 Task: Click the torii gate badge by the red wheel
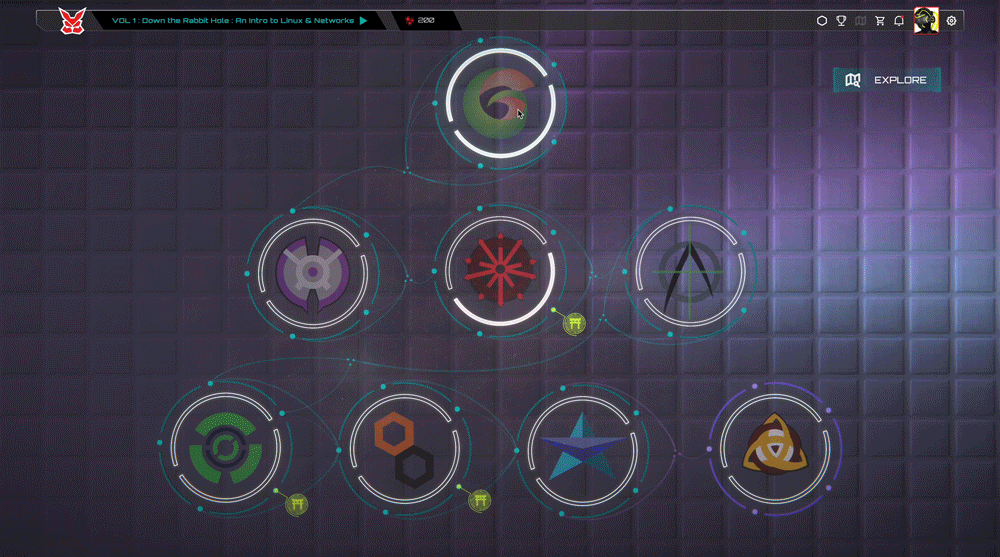click(574, 322)
